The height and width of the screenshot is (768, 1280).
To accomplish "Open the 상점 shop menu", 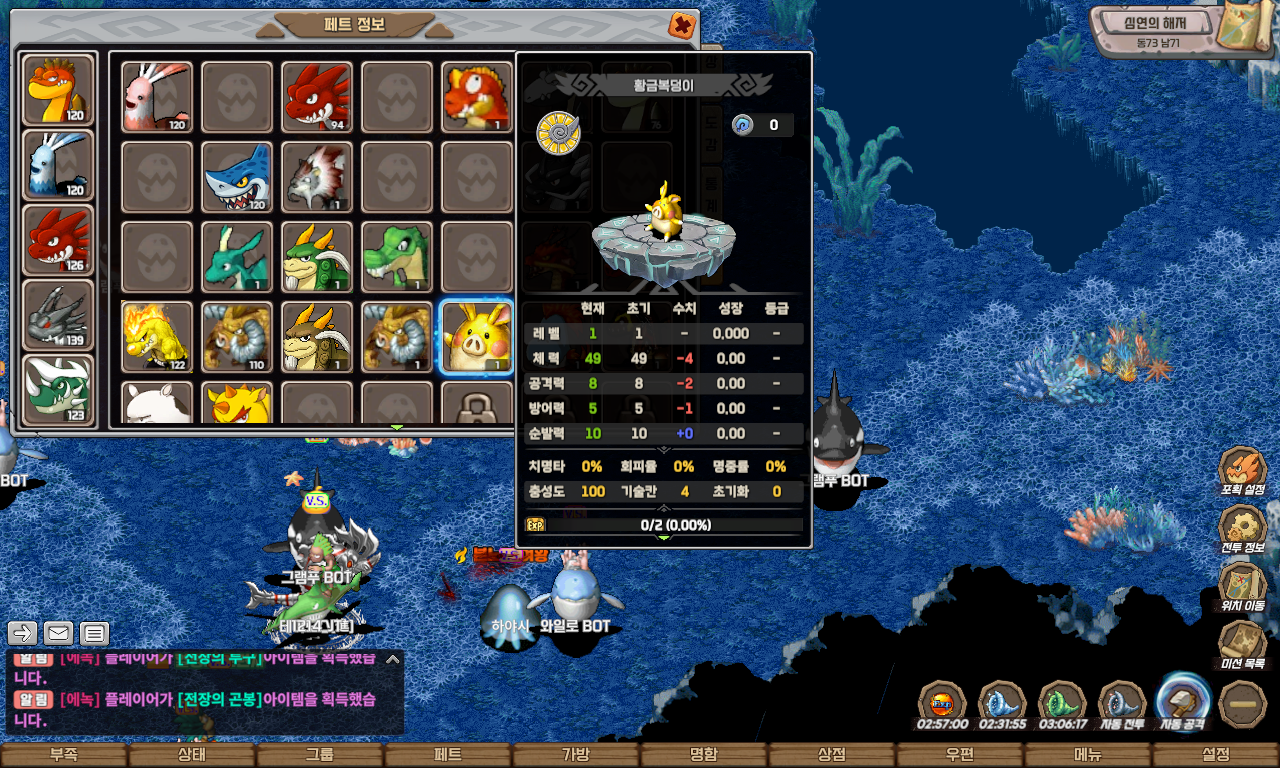I will (x=832, y=755).
